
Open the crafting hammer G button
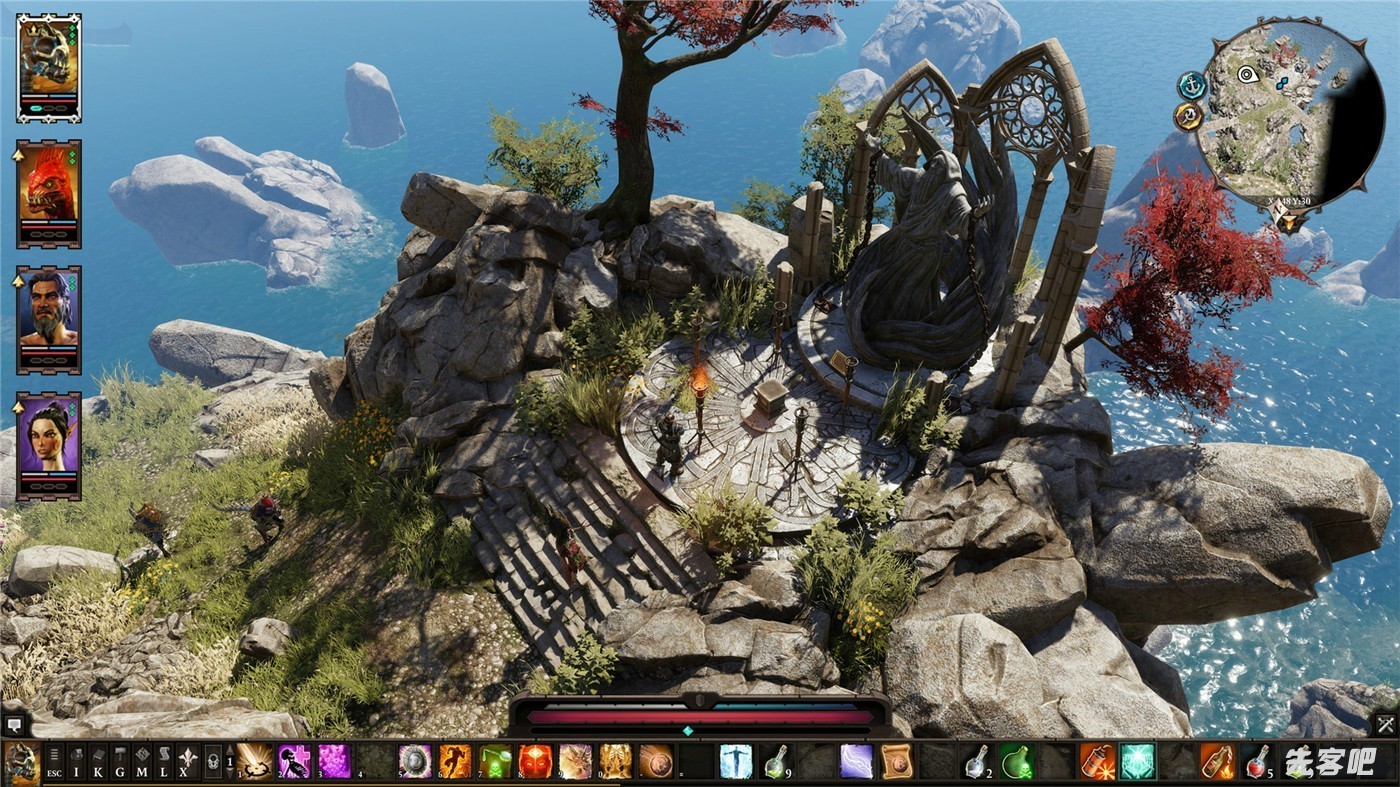tap(120, 762)
